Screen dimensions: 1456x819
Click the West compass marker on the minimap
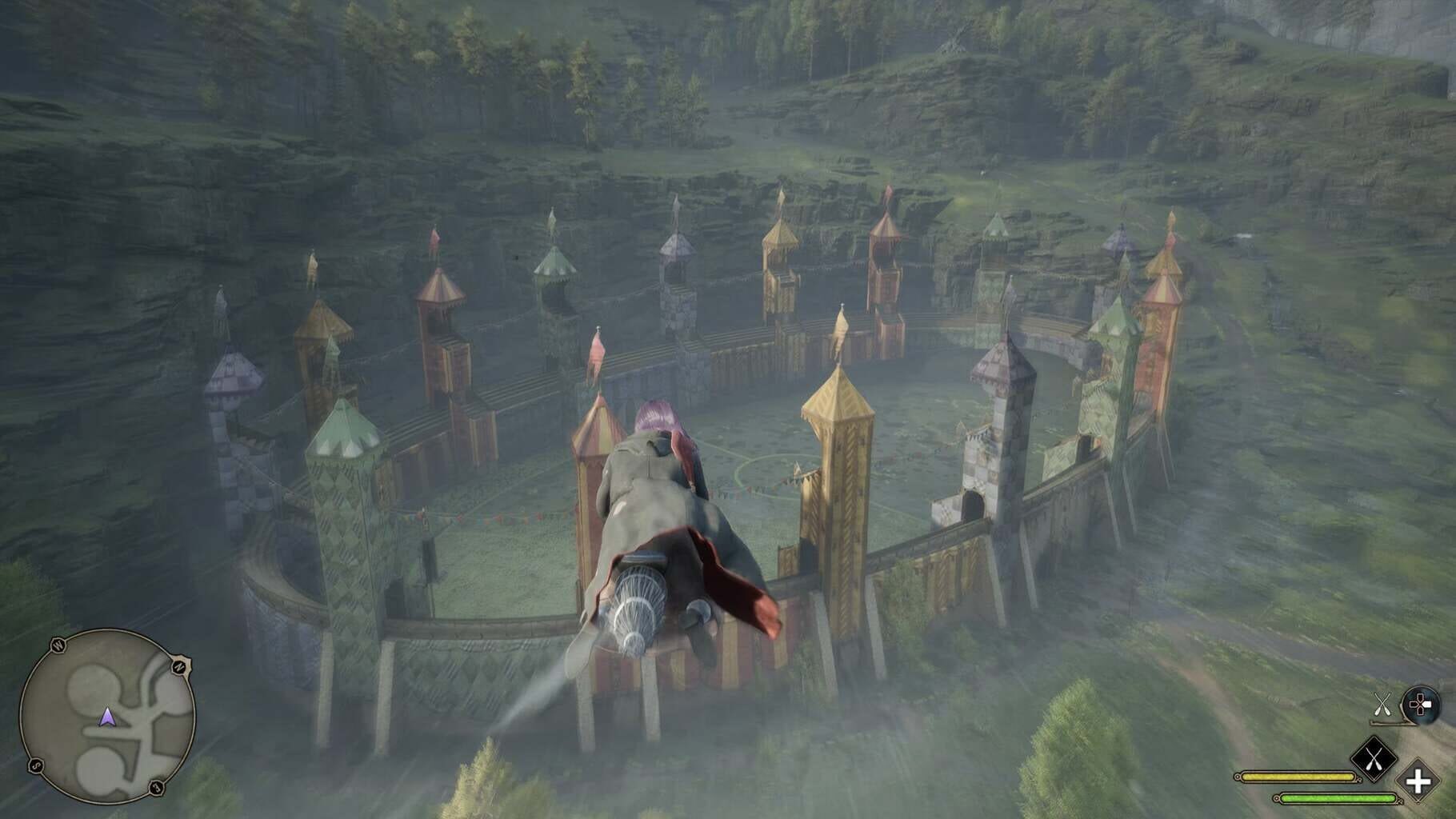point(57,644)
